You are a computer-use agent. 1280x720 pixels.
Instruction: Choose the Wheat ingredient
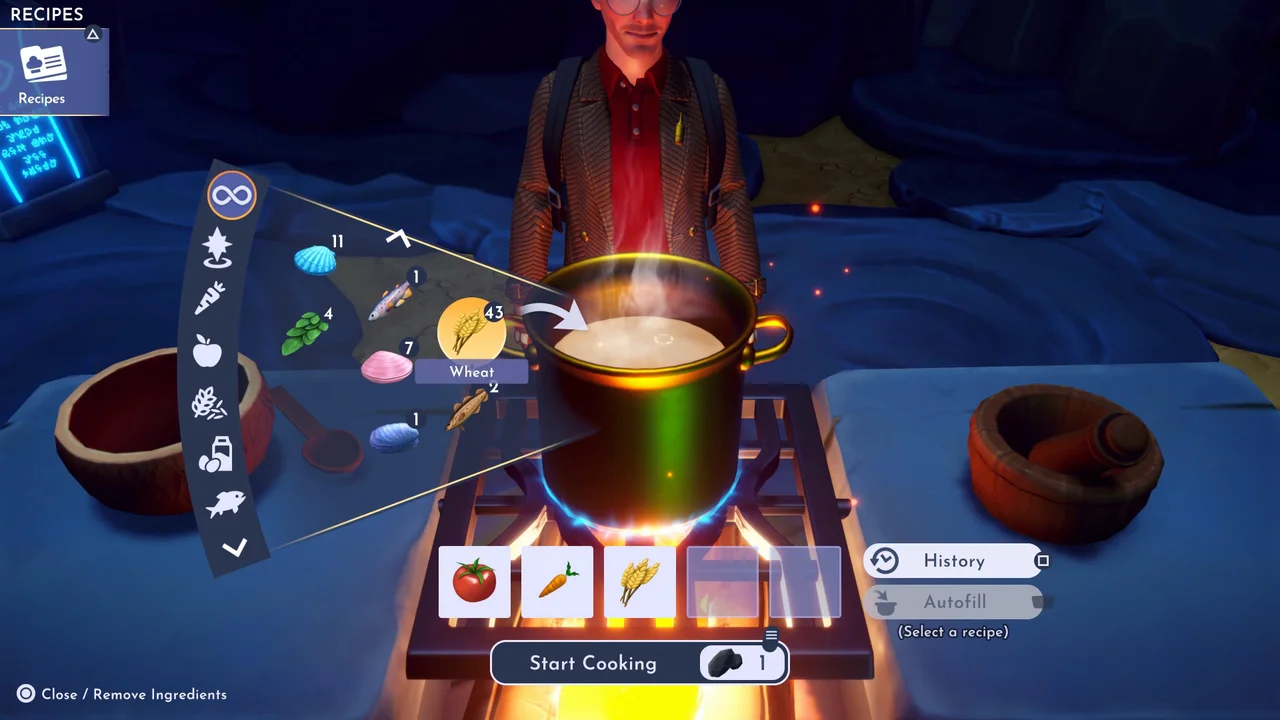point(471,329)
